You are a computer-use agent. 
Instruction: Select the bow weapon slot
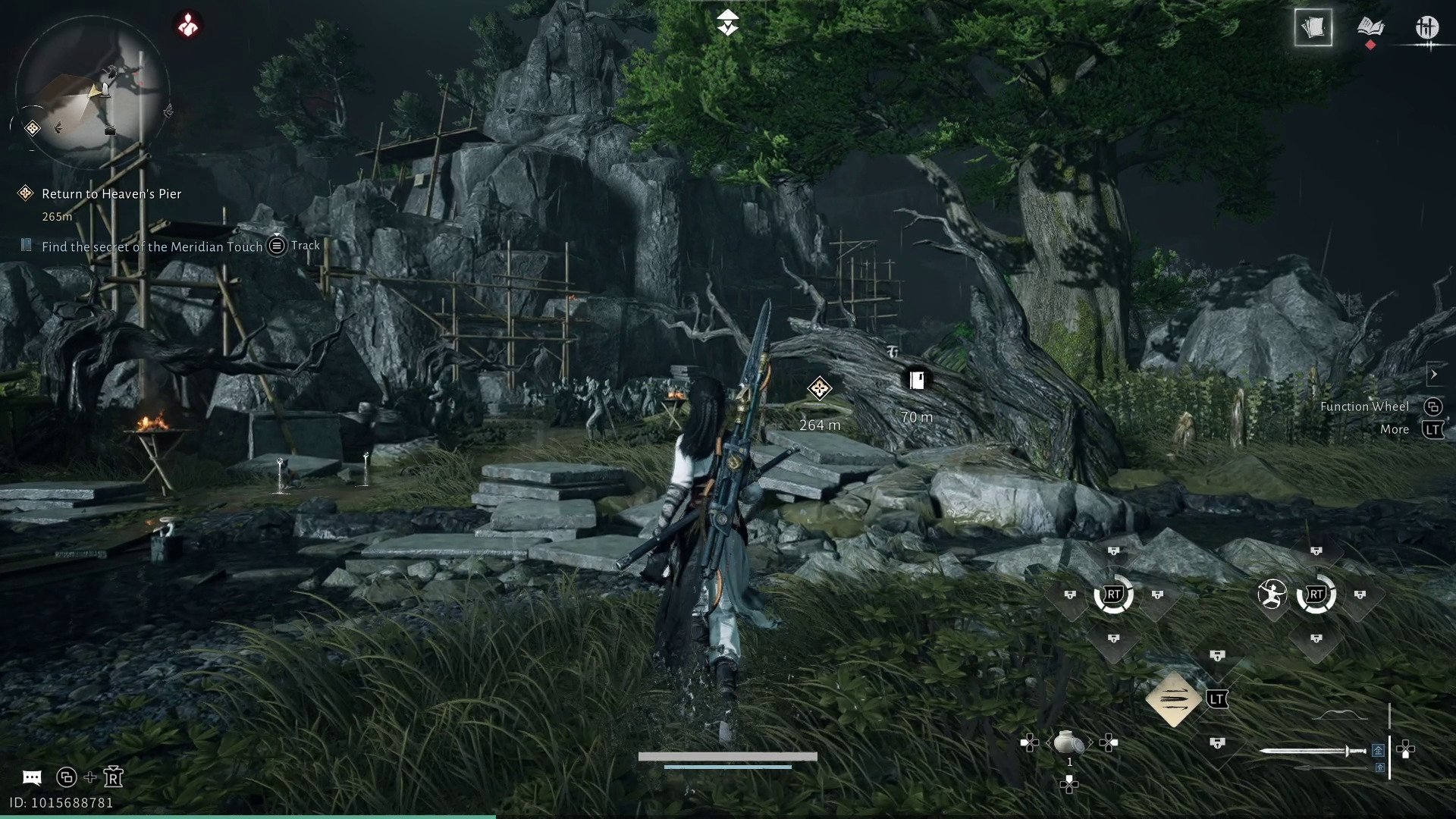[1339, 715]
